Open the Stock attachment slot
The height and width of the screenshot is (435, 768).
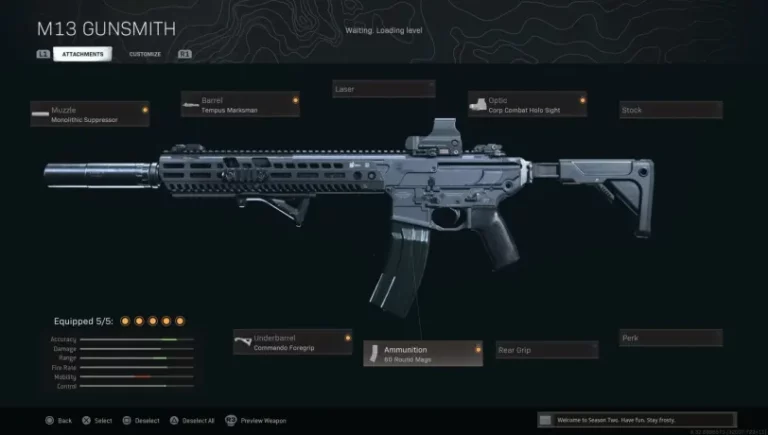[670, 110]
